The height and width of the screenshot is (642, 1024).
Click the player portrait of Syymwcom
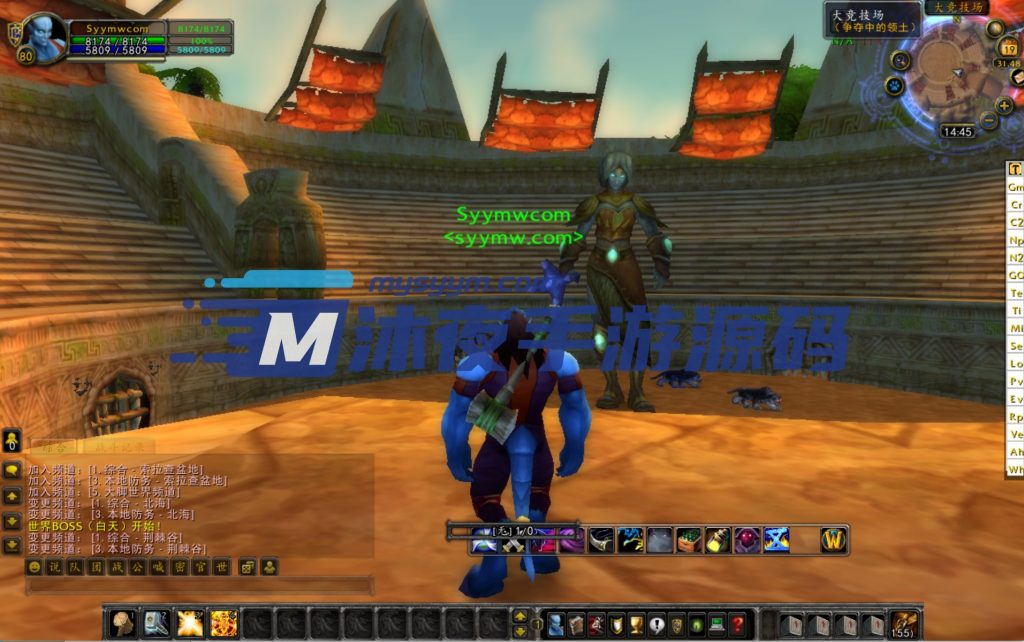[x=43, y=37]
